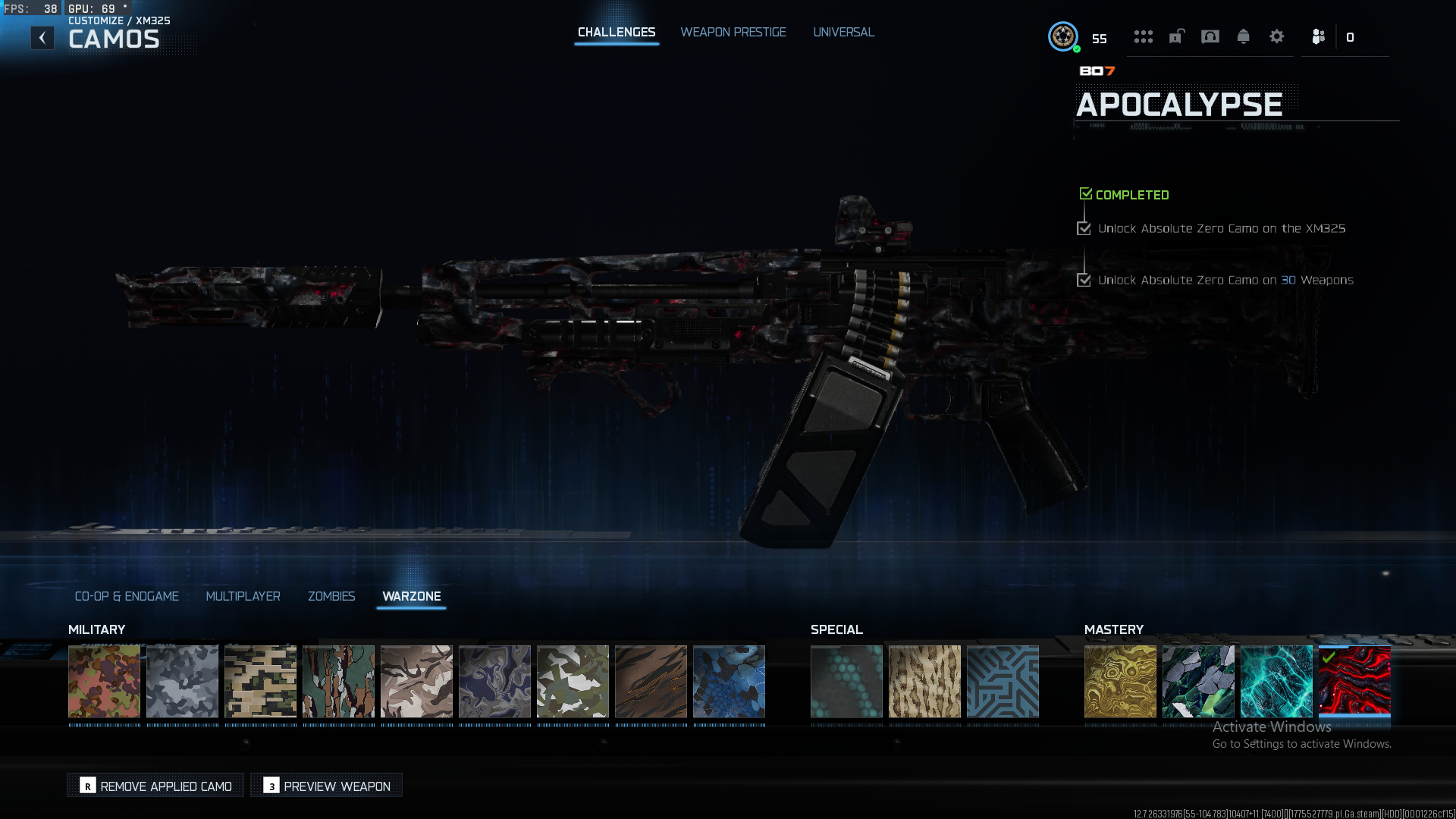Switch to Multiplayer camo category
The height and width of the screenshot is (819, 1456).
click(243, 596)
